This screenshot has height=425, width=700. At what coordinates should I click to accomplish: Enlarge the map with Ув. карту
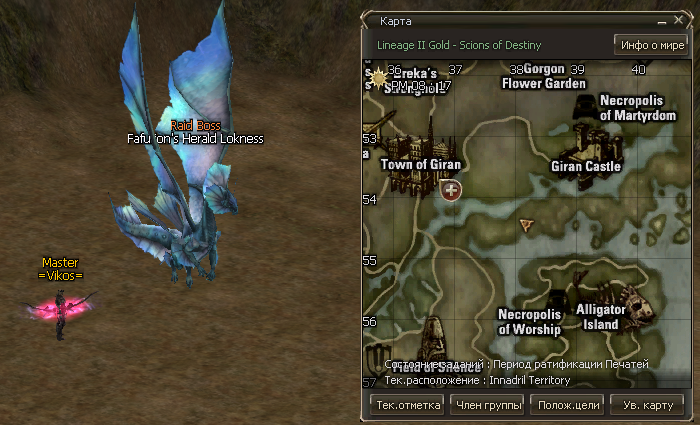click(x=647, y=405)
